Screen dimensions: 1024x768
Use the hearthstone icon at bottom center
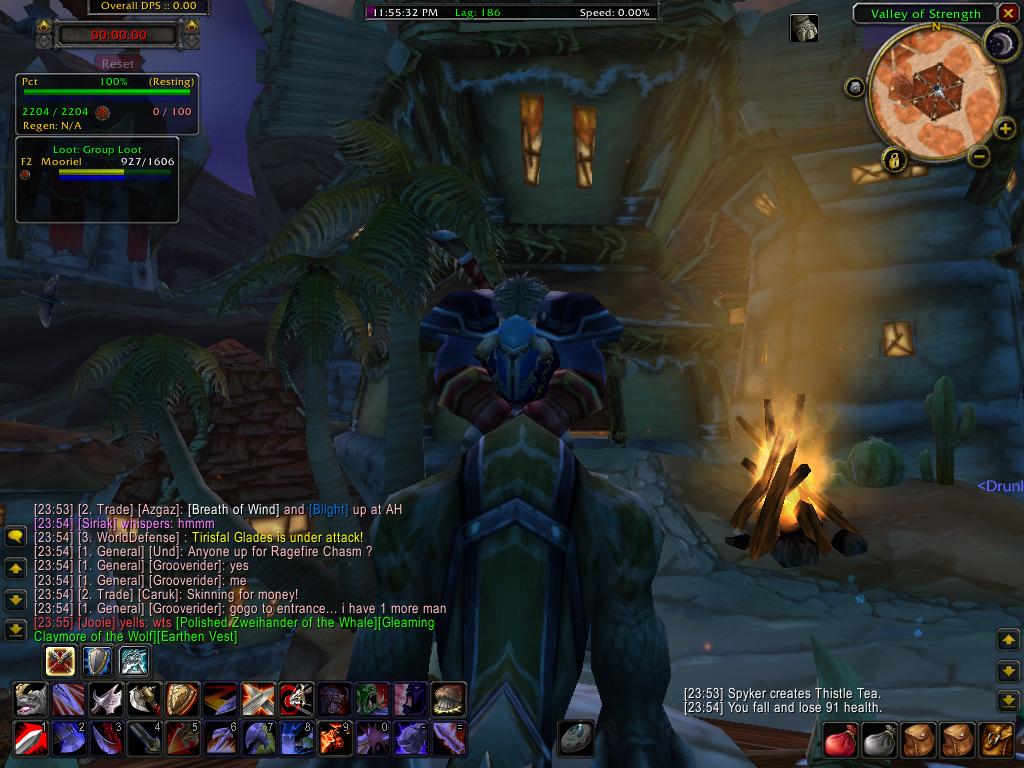576,738
